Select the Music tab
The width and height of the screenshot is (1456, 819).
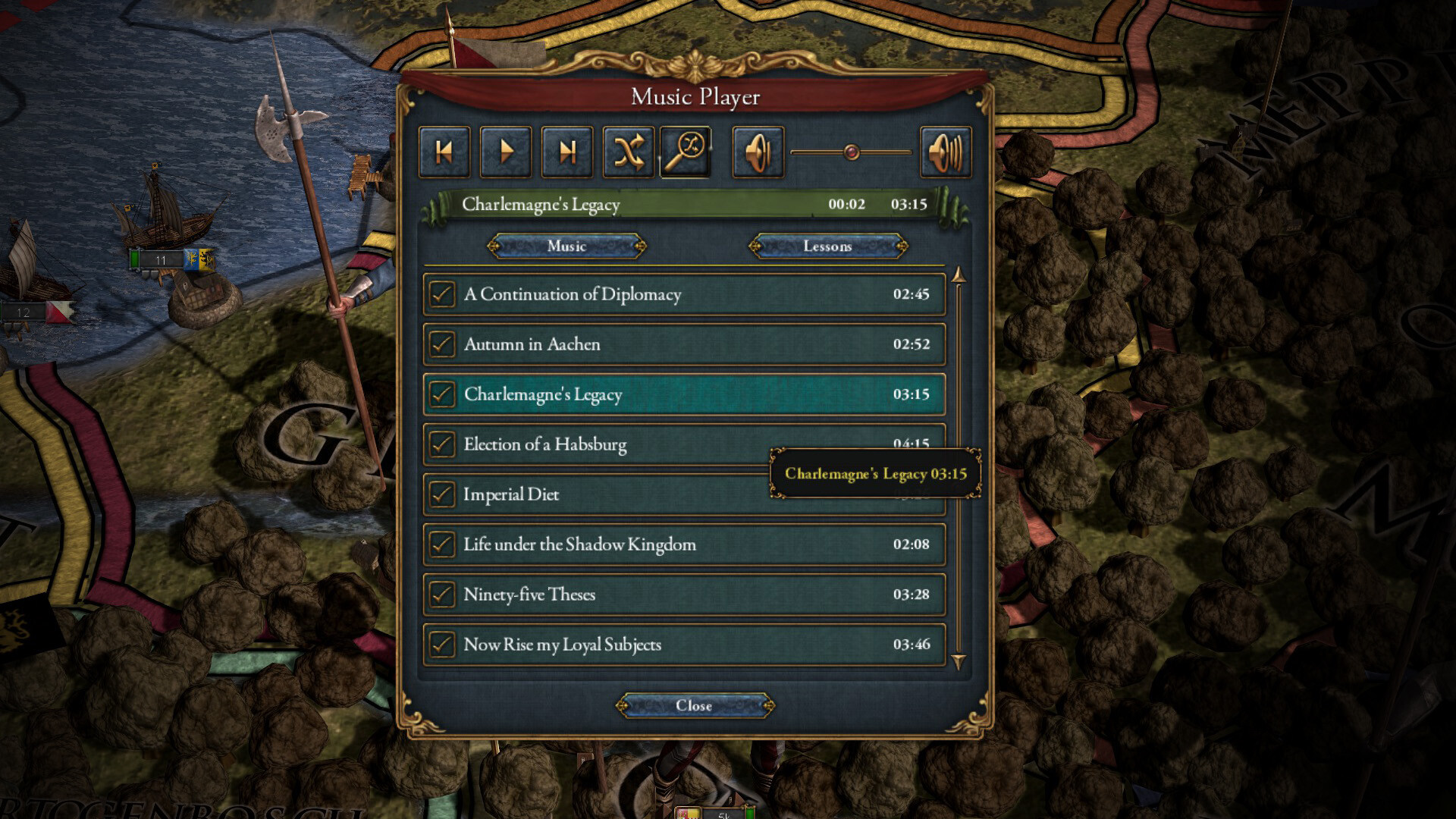(x=566, y=246)
